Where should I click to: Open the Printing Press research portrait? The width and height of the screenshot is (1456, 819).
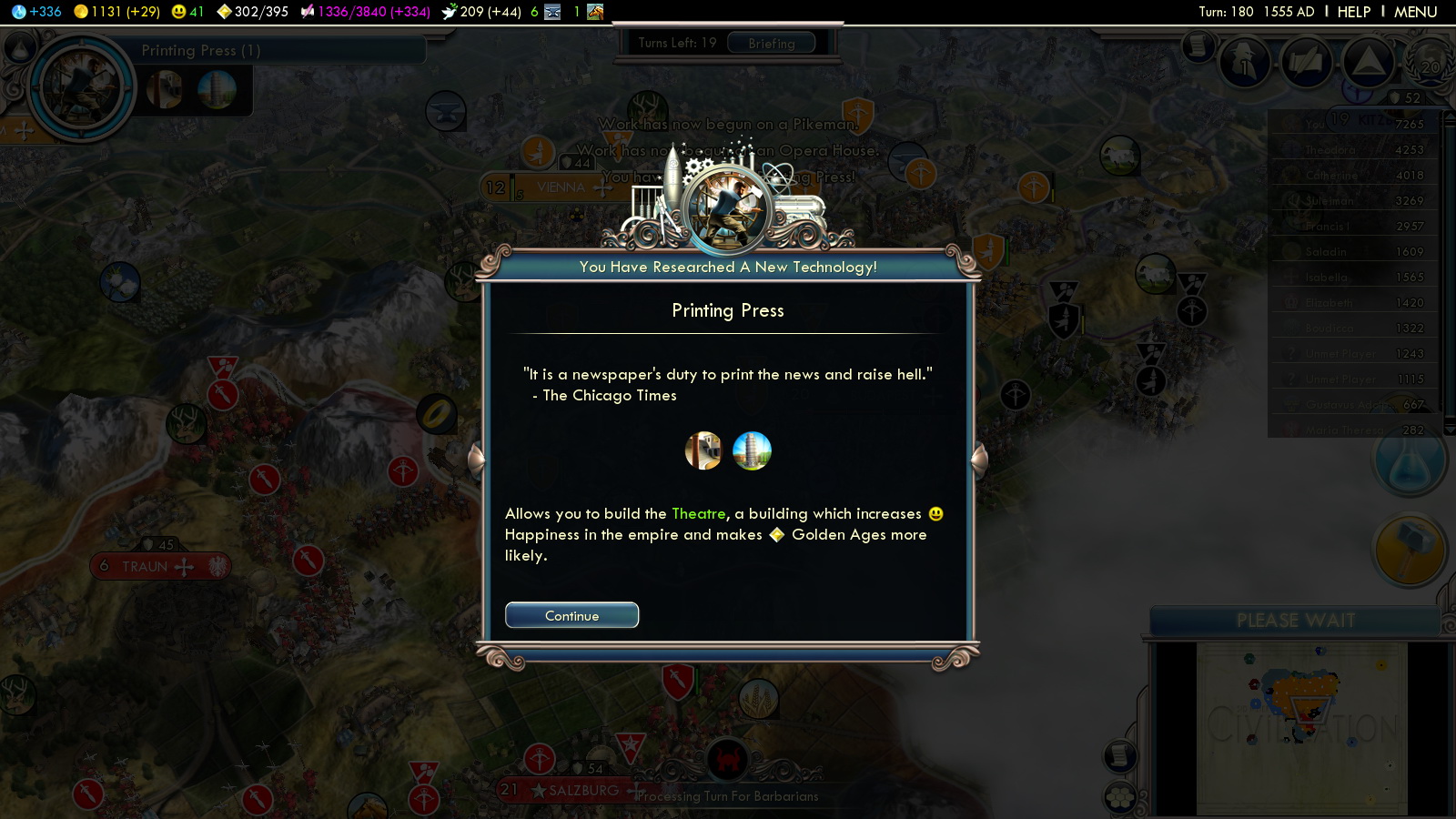82,88
